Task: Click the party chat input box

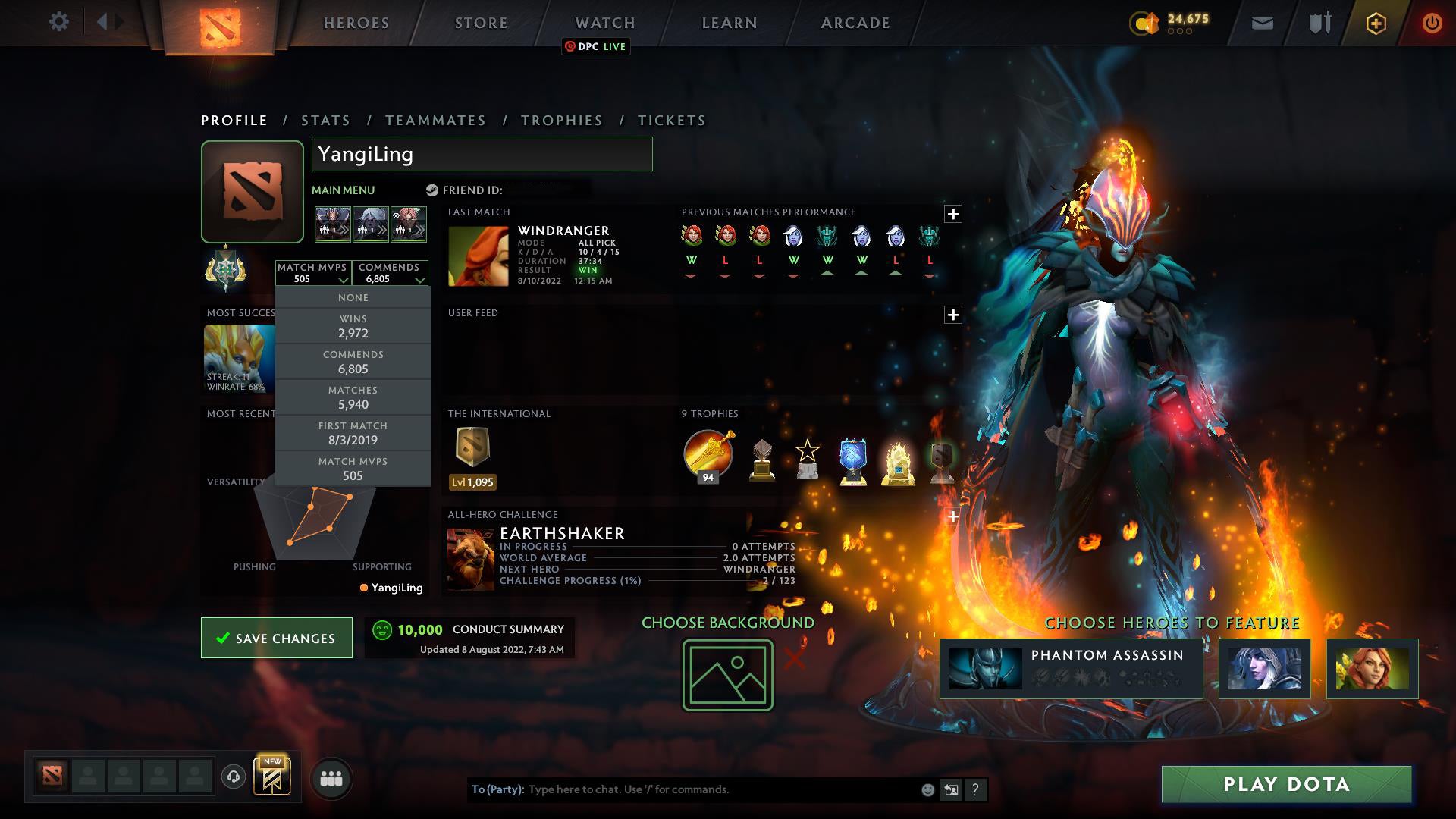Action: (x=720, y=789)
